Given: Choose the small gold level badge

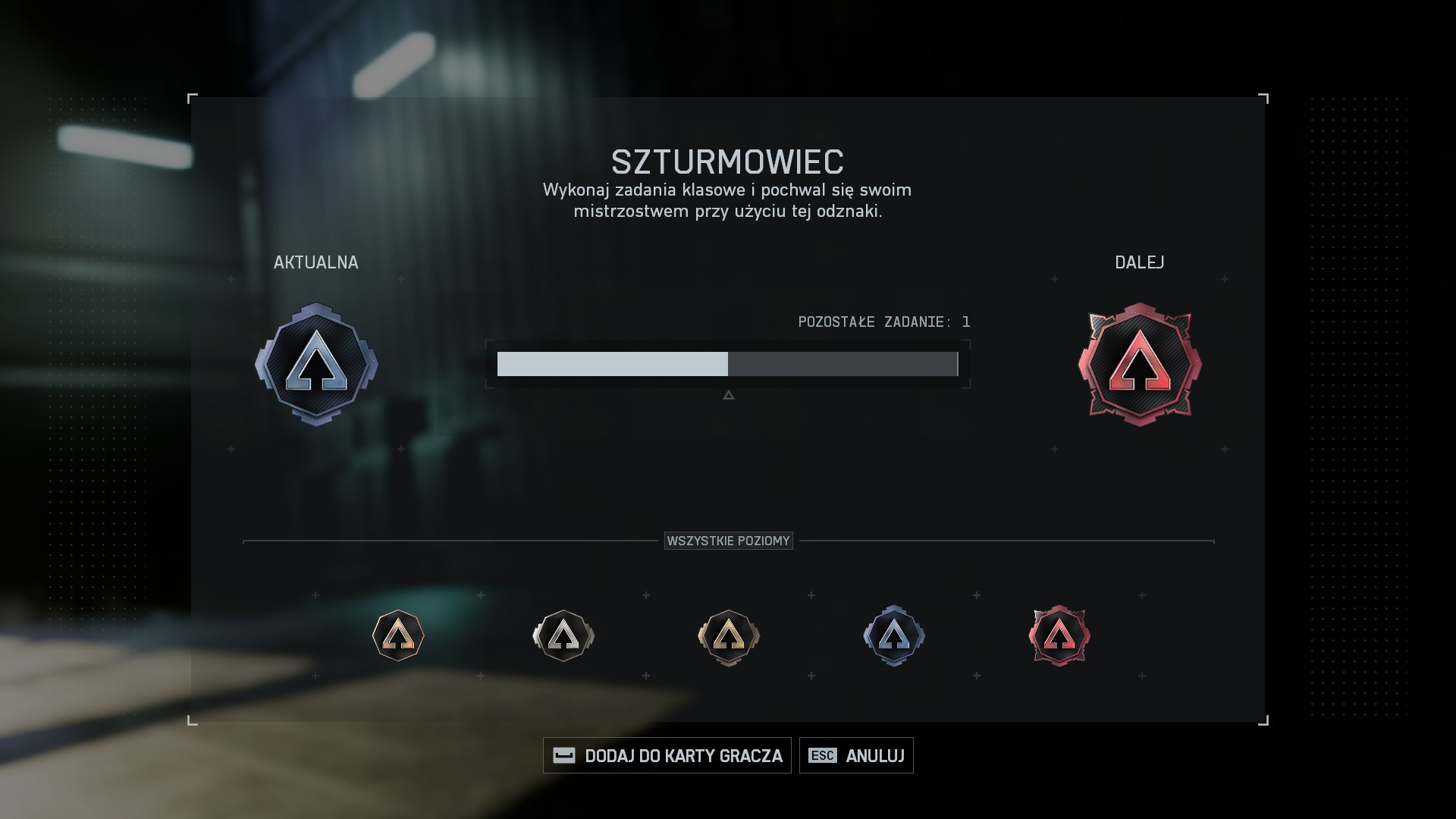Looking at the screenshot, I should (729, 635).
